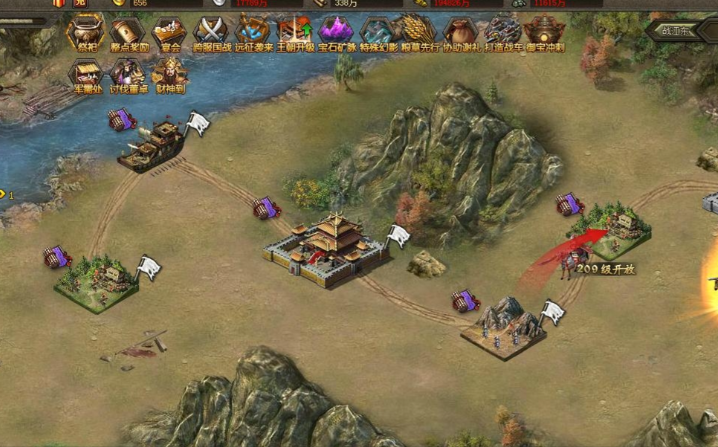Open the 军需处 military supply chest
The height and width of the screenshot is (447, 718).
85,75
